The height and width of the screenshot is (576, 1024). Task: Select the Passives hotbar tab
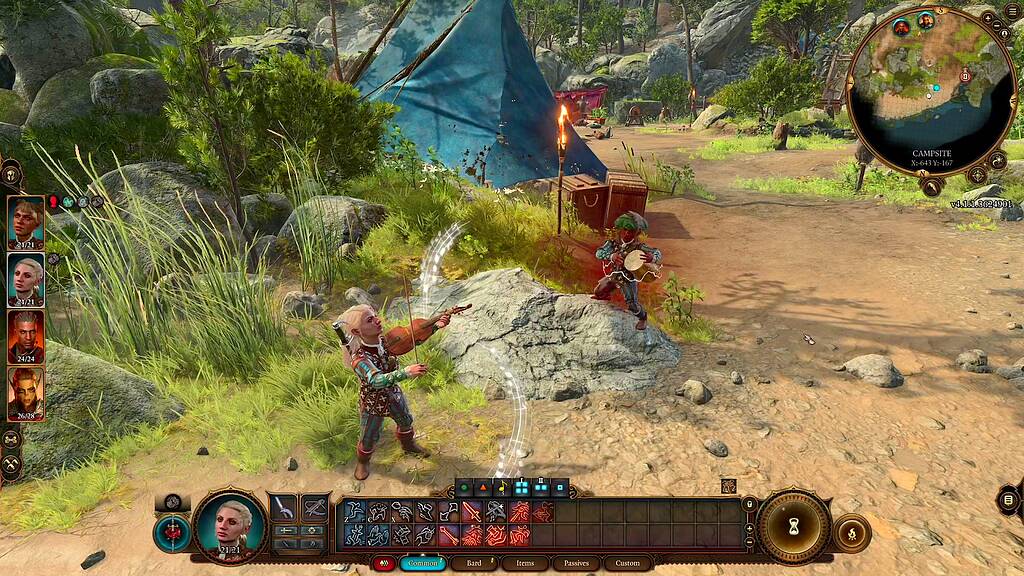pos(576,563)
